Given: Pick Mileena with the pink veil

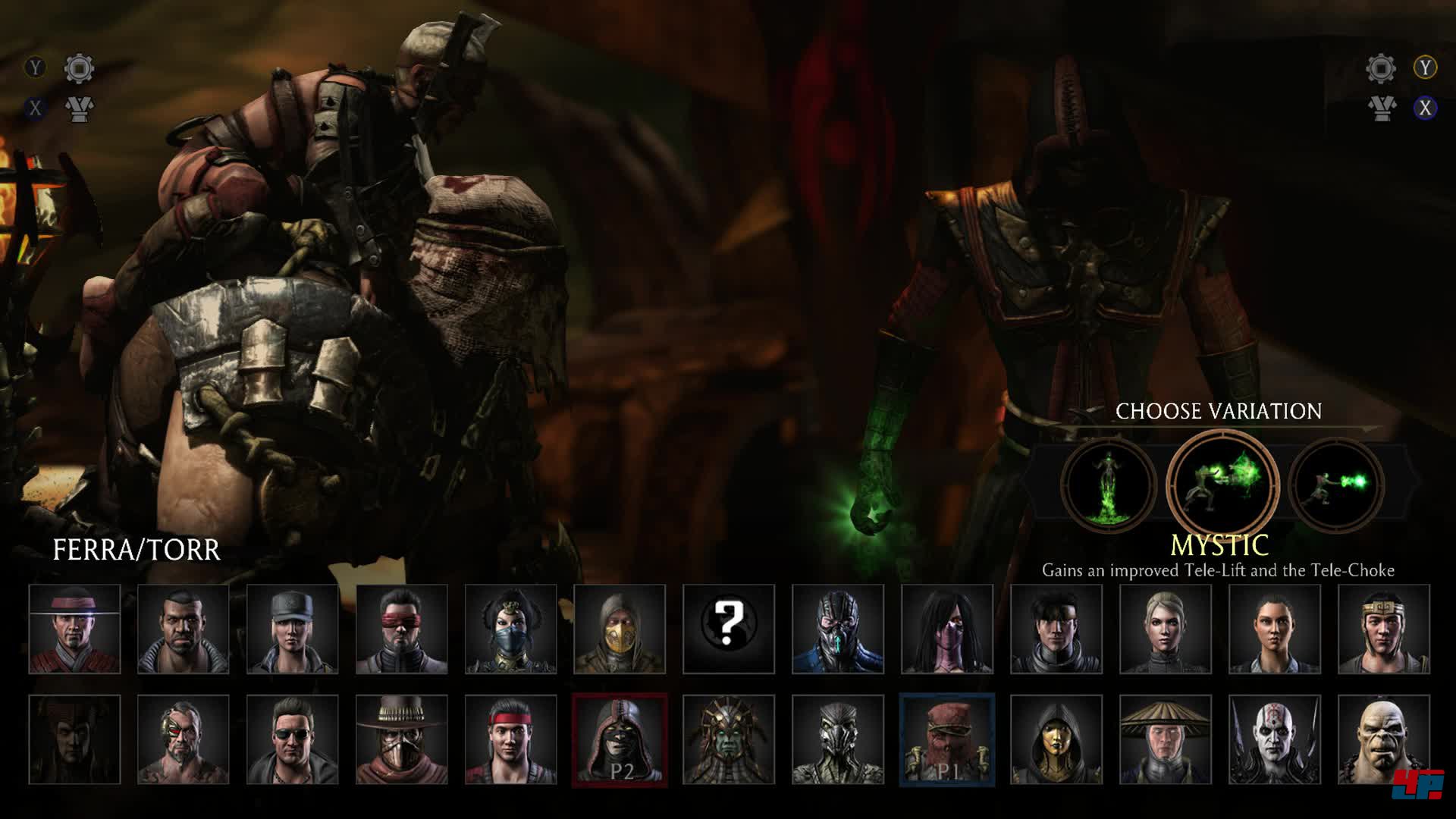Looking at the screenshot, I should coord(946,629).
